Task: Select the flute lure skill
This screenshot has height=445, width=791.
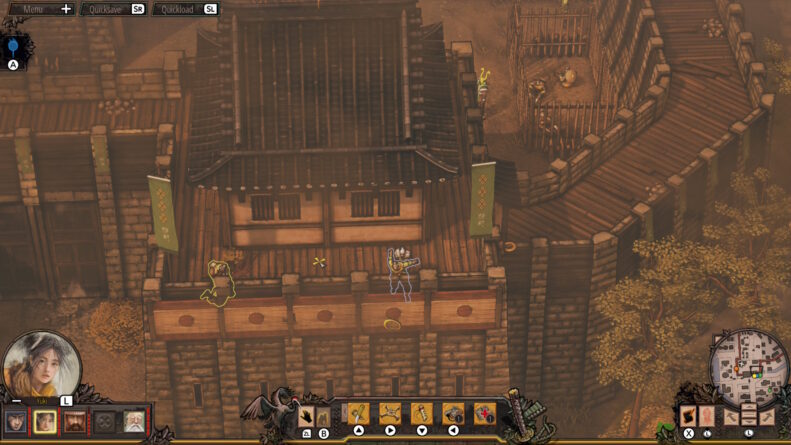Action: tap(422, 414)
